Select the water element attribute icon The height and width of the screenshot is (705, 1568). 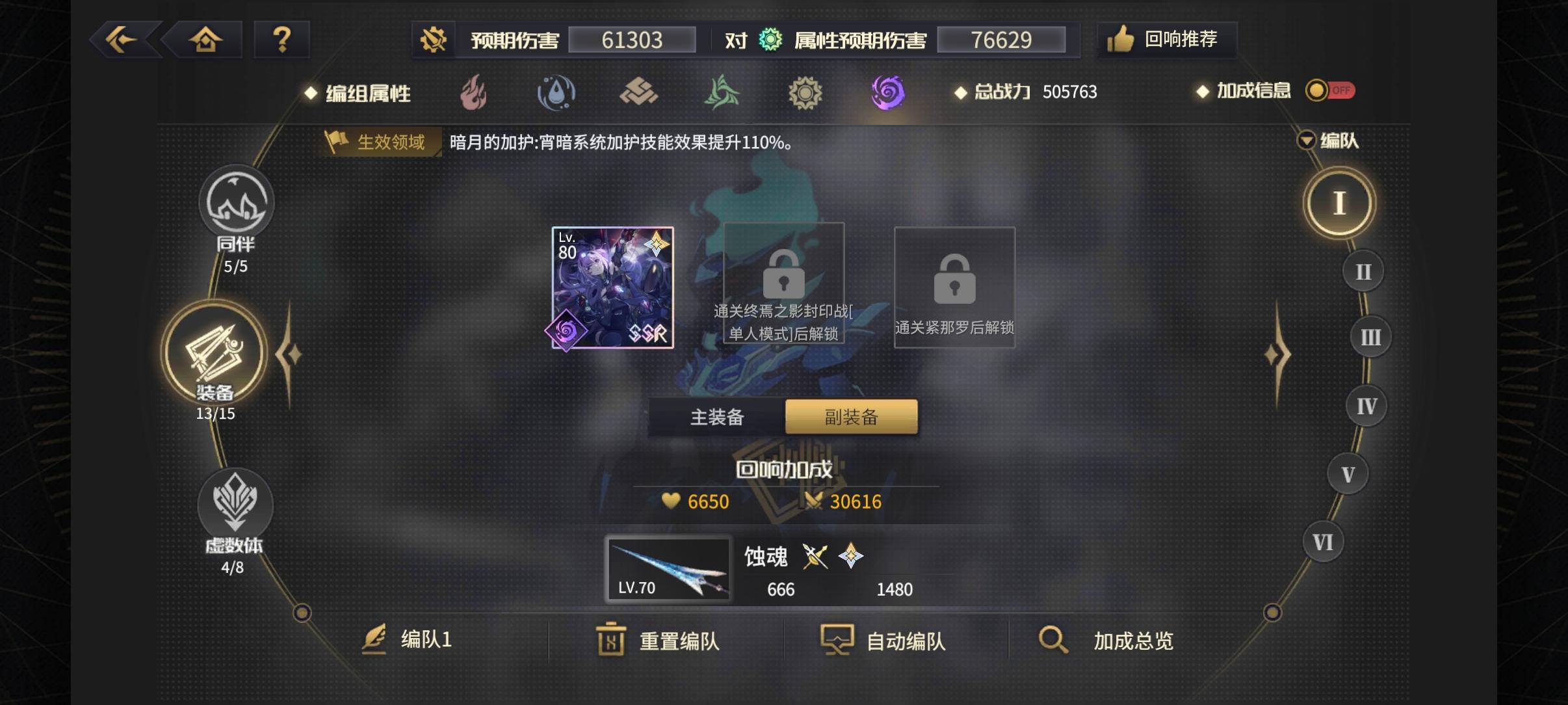click(x=556, y=92)
